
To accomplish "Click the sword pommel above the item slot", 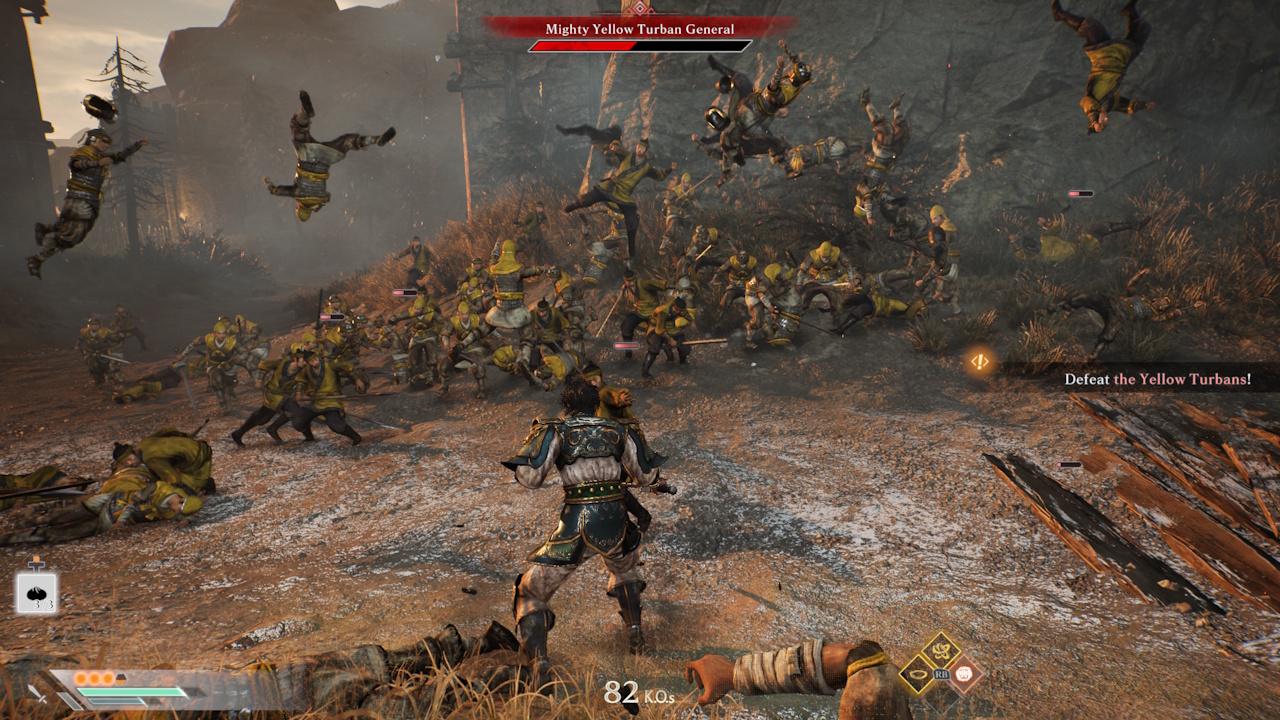I will (x=36, y=564).
